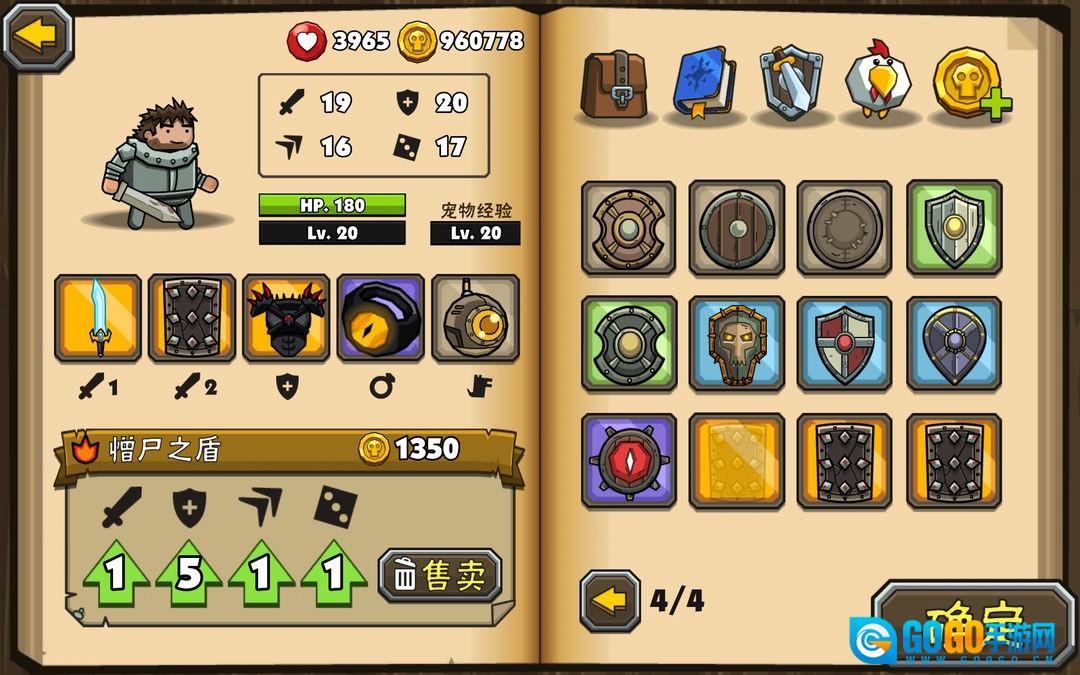Viewport: 1080px width, 675px height.
Task: Choose the dark blue pointed shield with gold studs
Action: click(953, 344)
